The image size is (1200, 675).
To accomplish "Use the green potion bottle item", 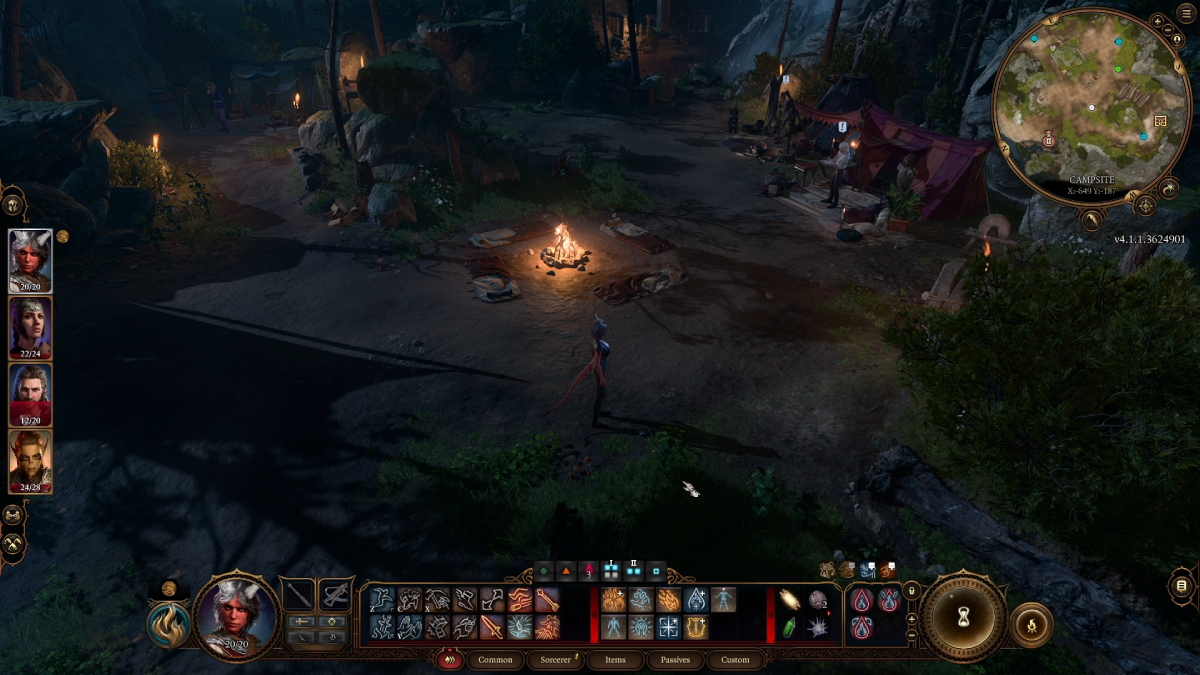I will point(790,627).
